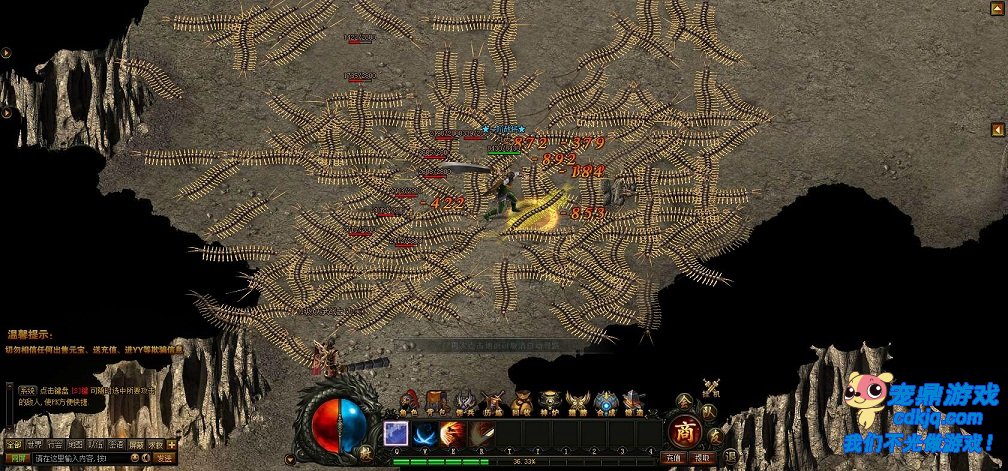Cast the fiery skill on hotkey E
The height and width of the screenshot is (471, 1008).
click(x=453, y=433)
